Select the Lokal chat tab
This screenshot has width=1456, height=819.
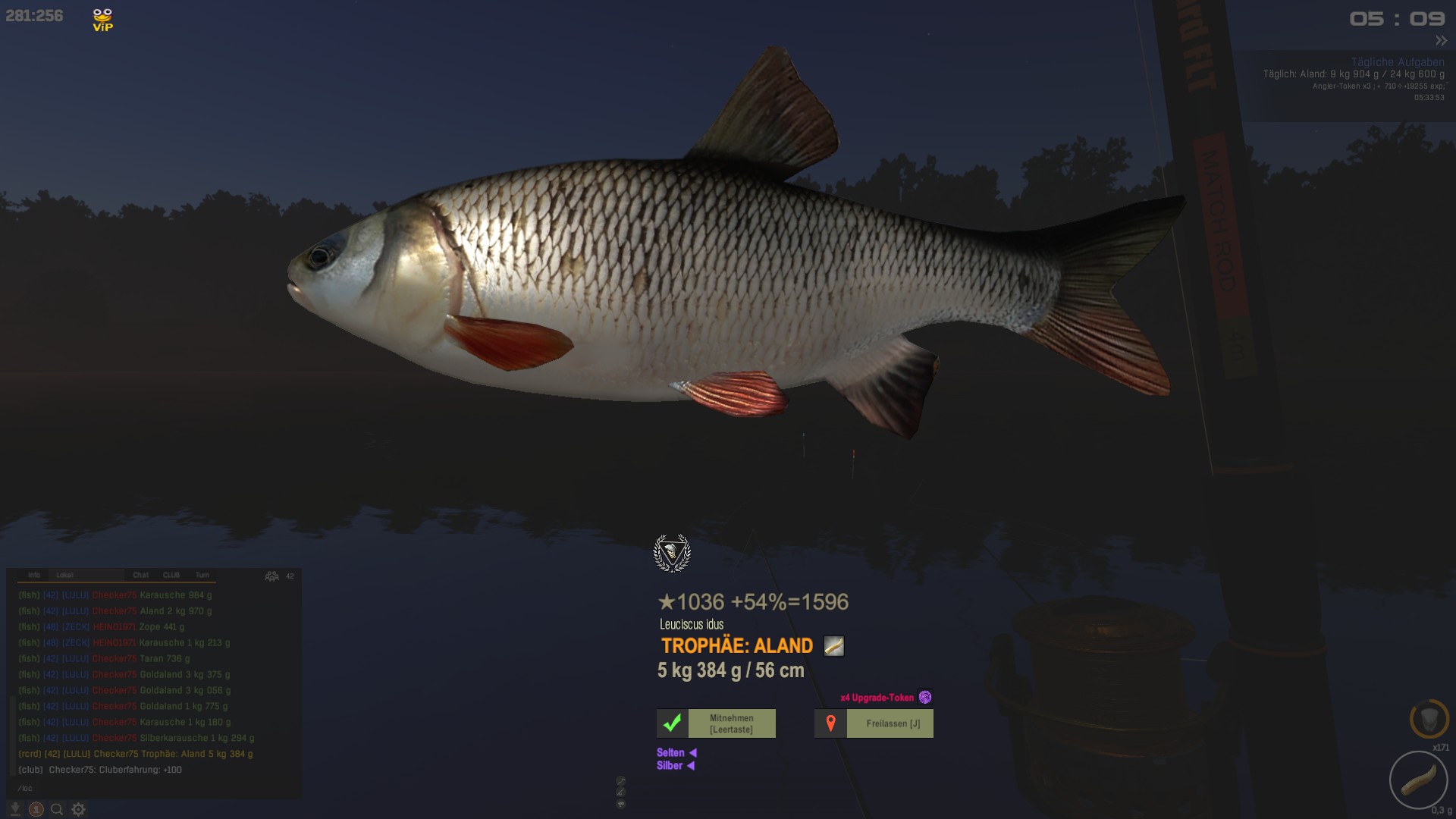[65, 576]
